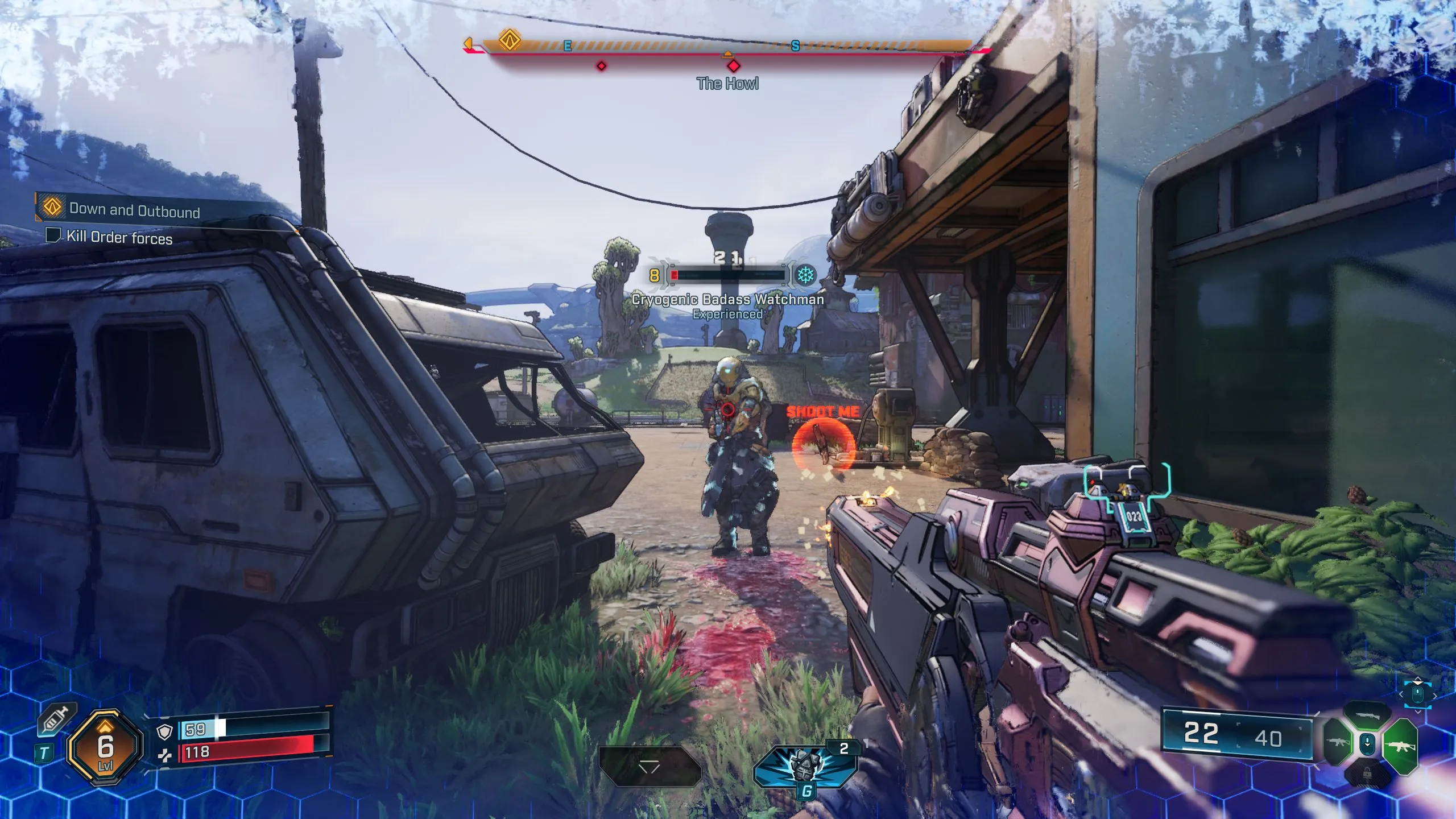1456x819 pixels.
Task: Click the shield icon beside the 59 bar
Action: click(164, 733)
